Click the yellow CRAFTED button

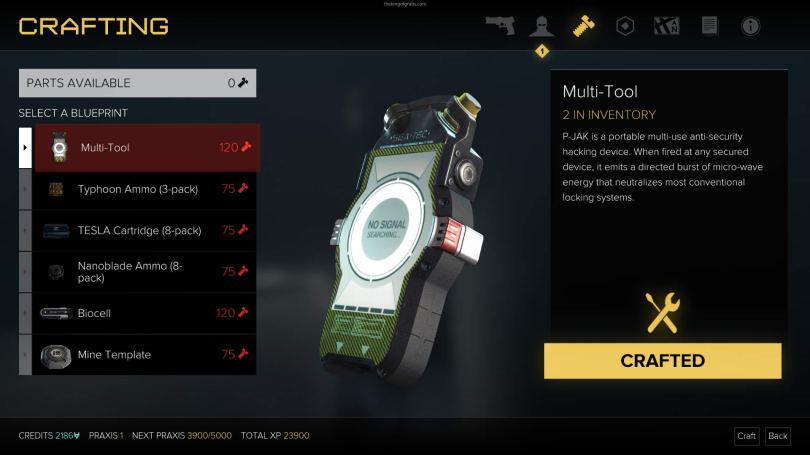pyautogui.click(x=662, y=361)
